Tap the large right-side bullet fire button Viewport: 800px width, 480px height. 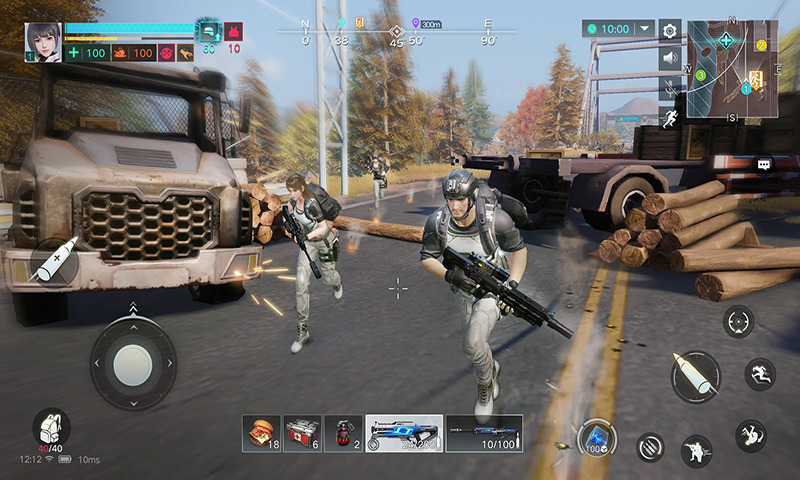point(695,376)
